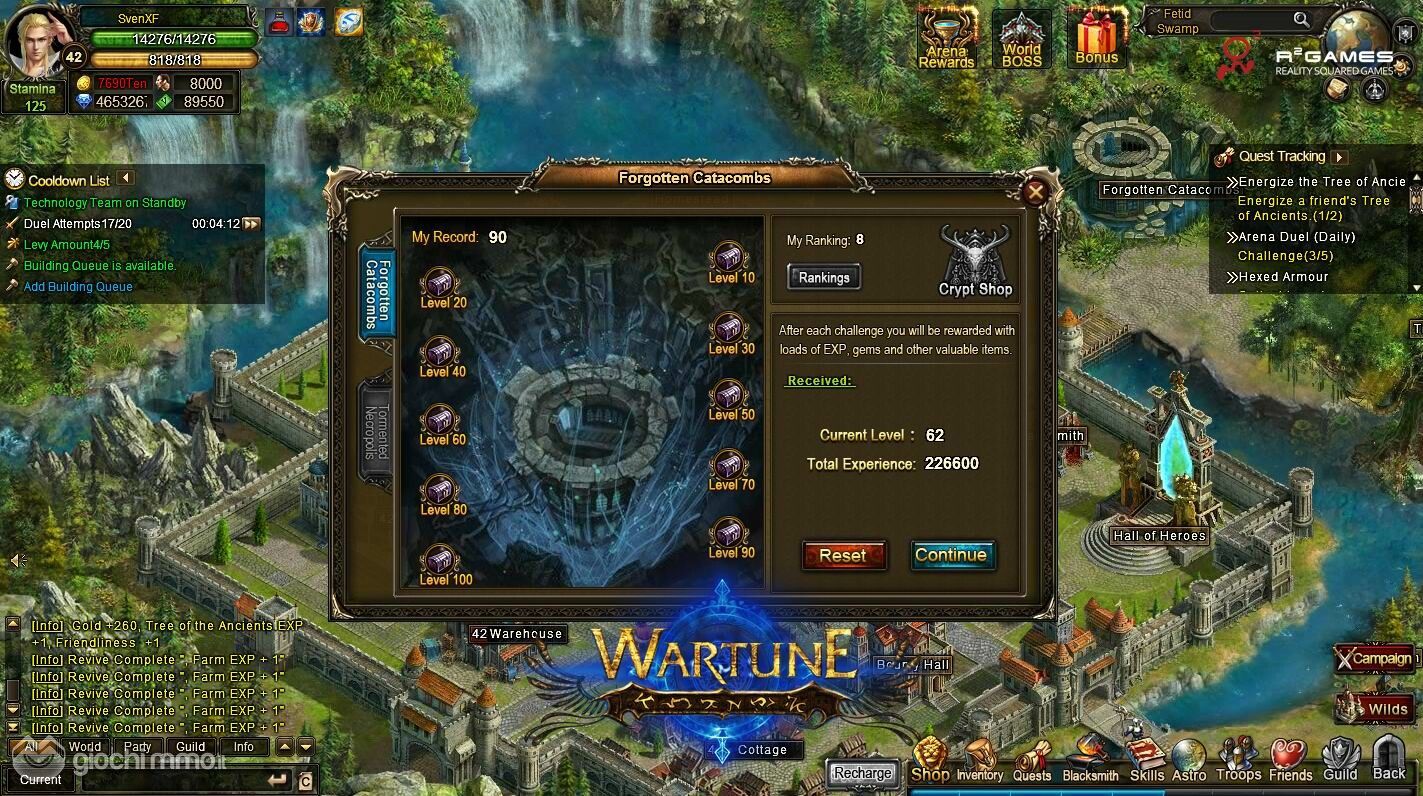The height and width of the screenshot is (796, 1423).
Task: Open the Skills book
Action: coord(1146,762)
